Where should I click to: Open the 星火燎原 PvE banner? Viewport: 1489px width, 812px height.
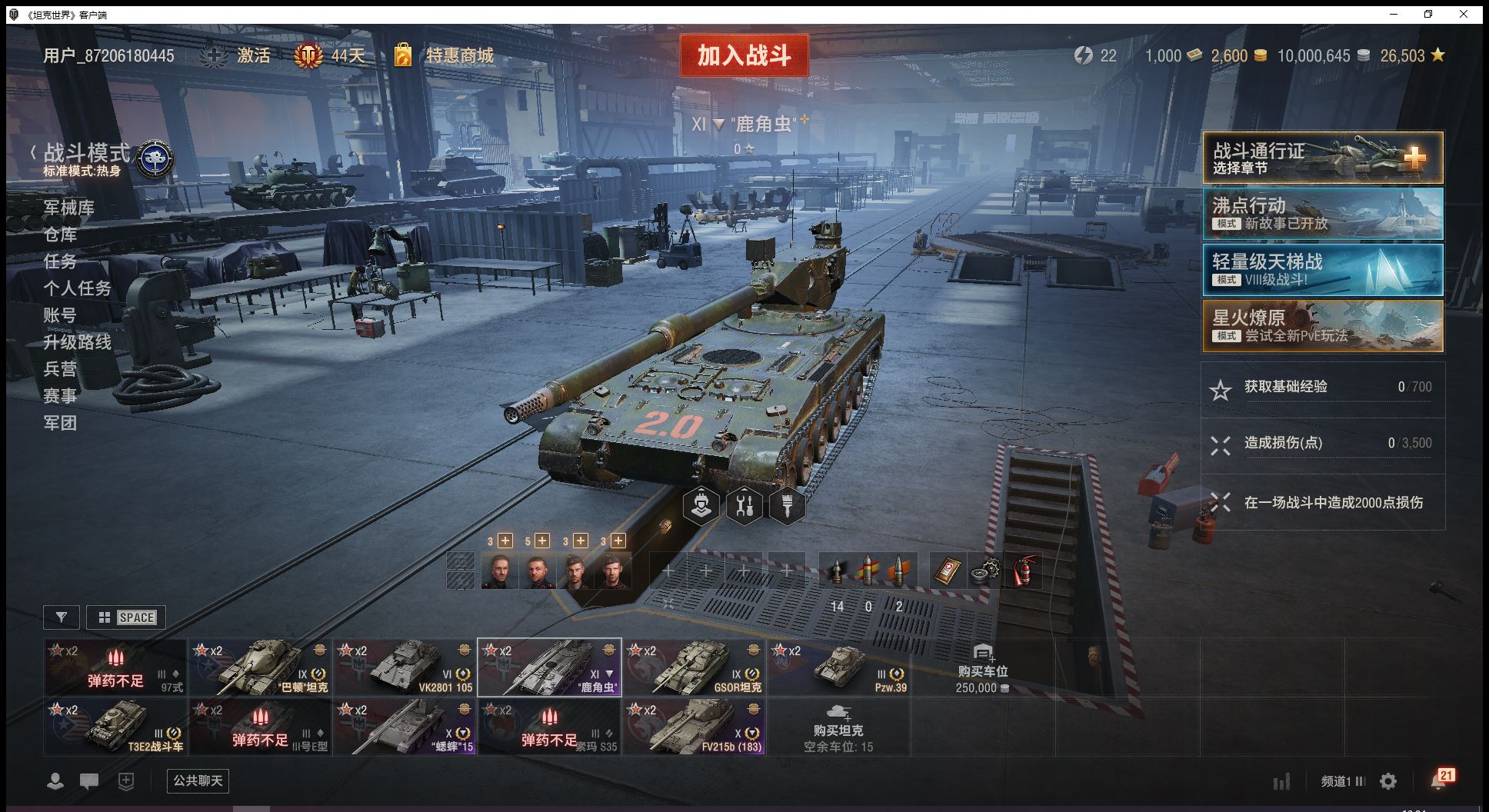[x=1322, y=326]
